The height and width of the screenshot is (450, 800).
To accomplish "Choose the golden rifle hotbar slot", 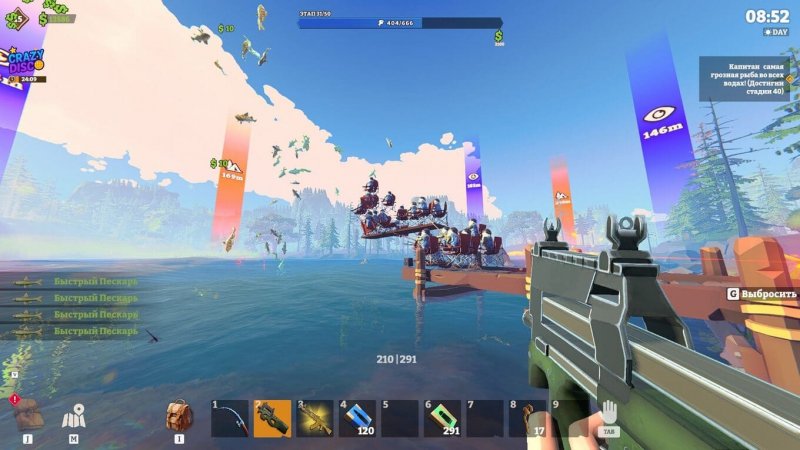I will (x=315, y=419).
